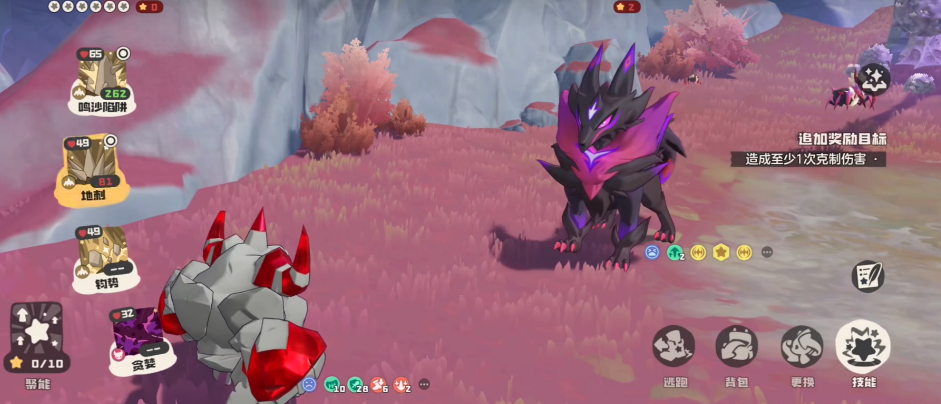The width and height of the screenshot is (941, 404).
Task: Expand your creature's status effect ellipsis
Action: click(x=424, y=384)
